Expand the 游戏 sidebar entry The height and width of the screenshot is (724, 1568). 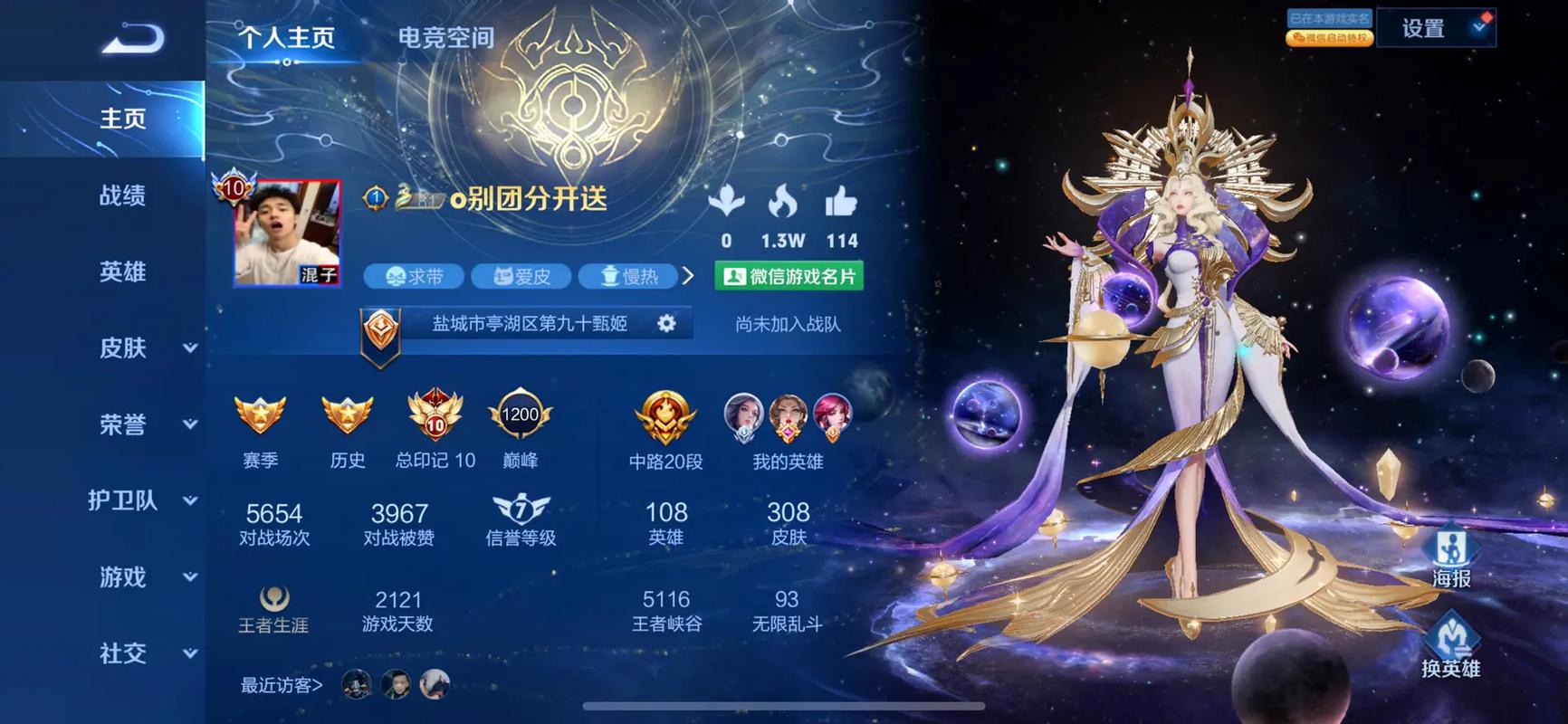coord(145,576)
